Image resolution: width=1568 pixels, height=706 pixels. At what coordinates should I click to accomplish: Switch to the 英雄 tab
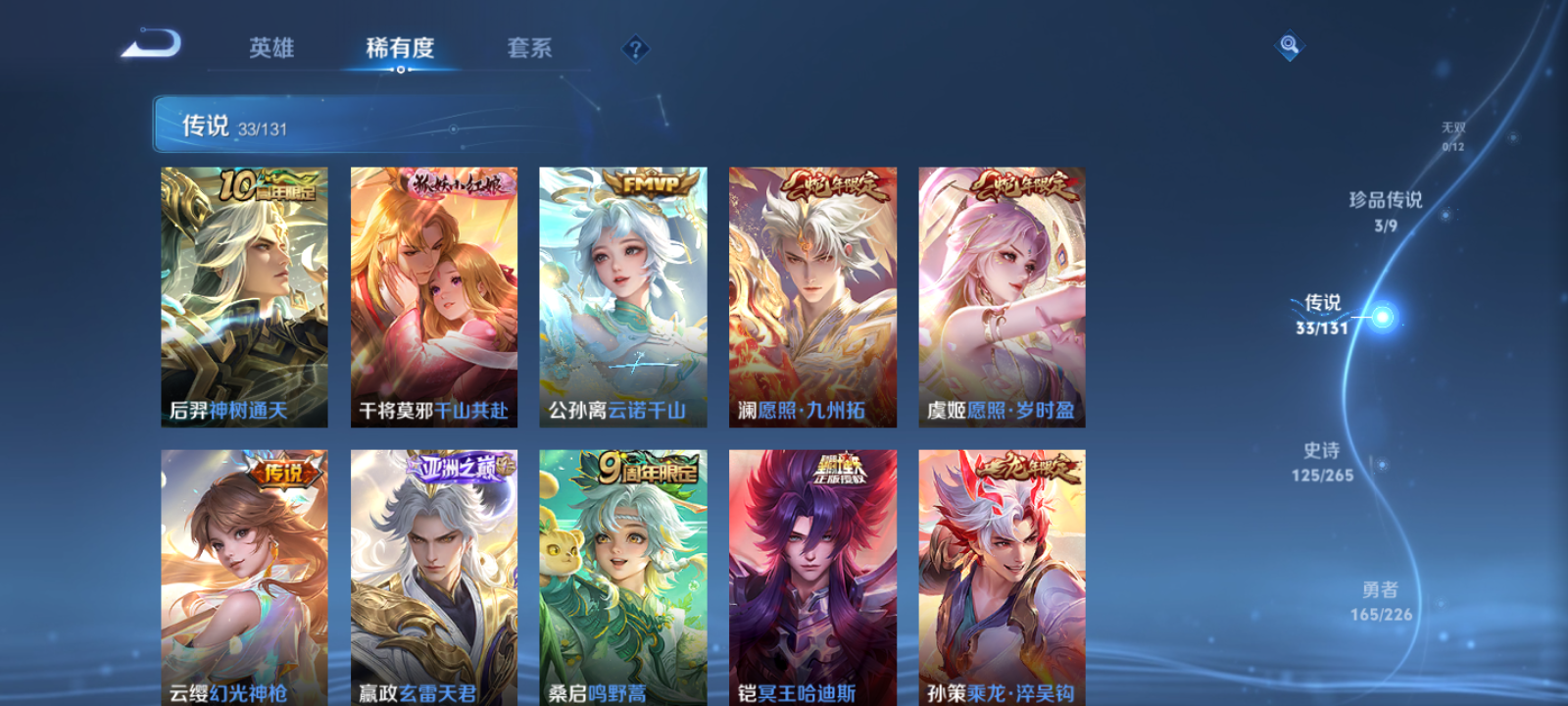(269, 48)
